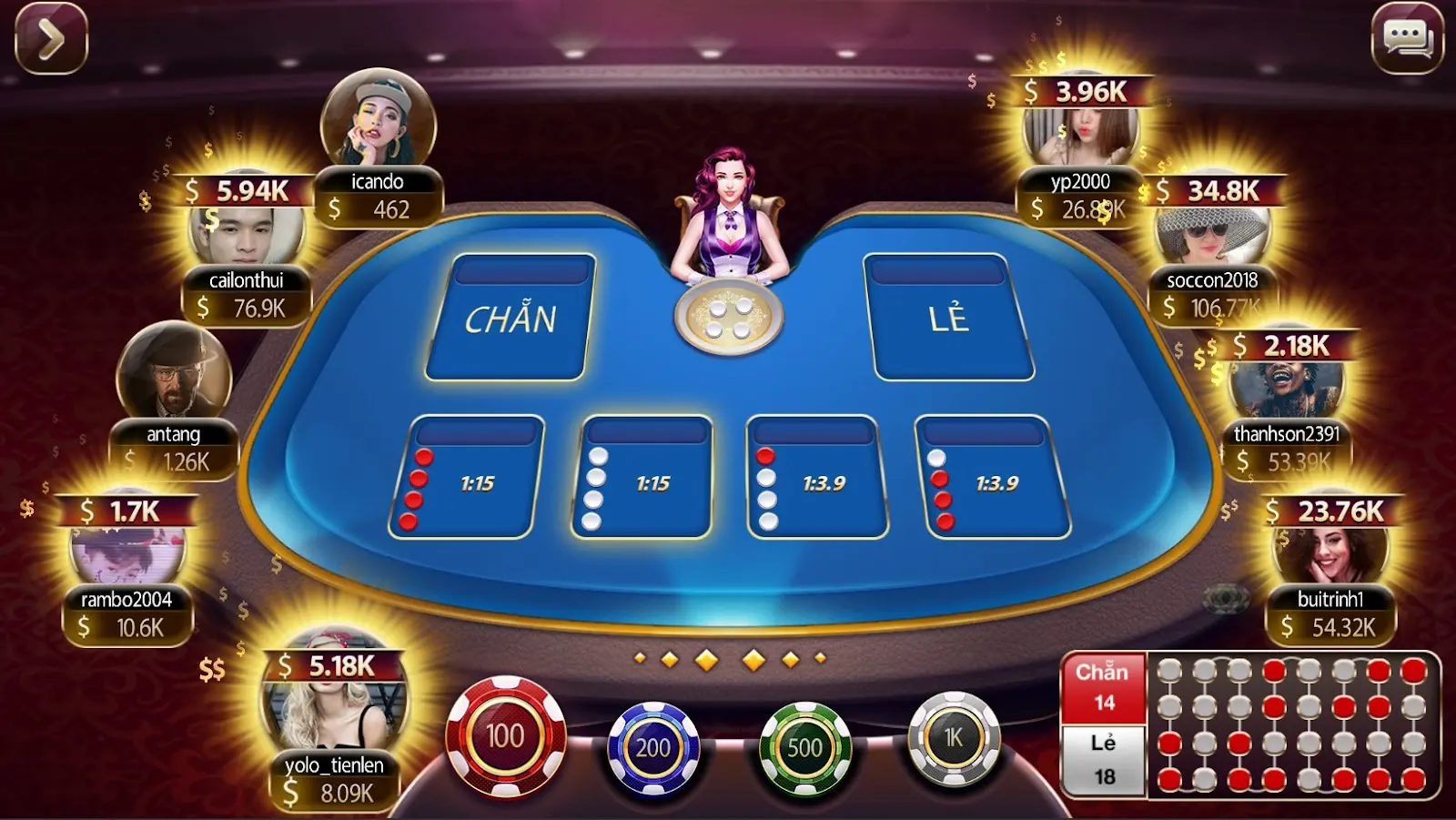Select the green 500 betting chip

point(804,748)
